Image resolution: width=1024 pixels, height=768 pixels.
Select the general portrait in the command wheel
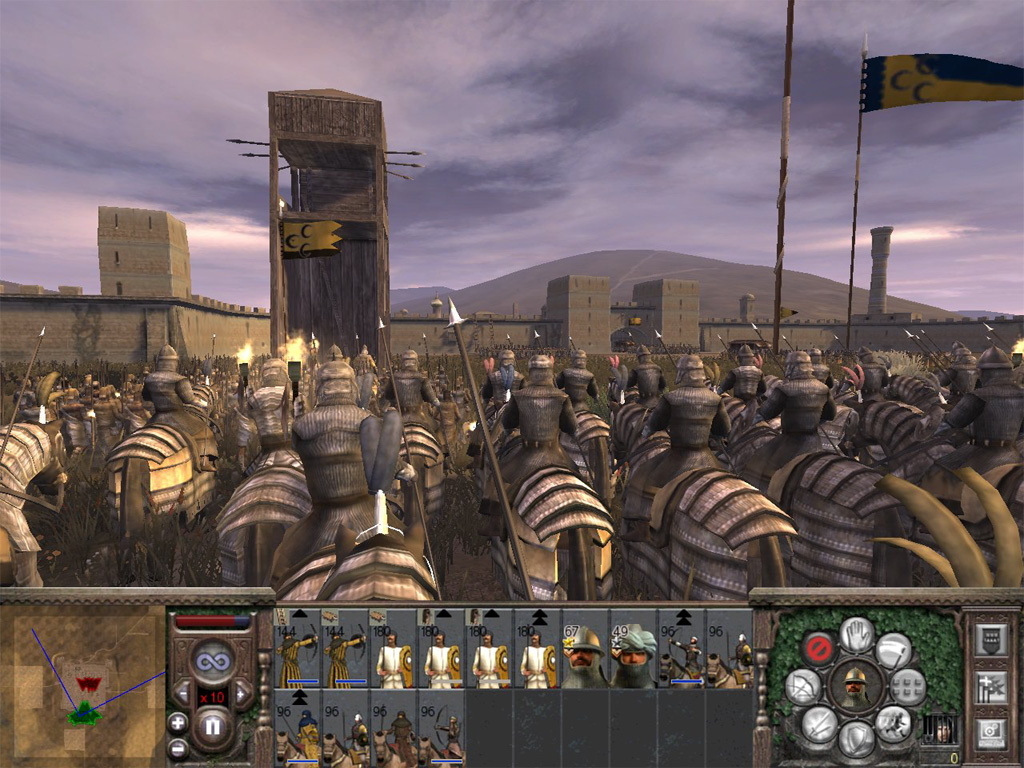pyautogui.click(x=855, y=686)
